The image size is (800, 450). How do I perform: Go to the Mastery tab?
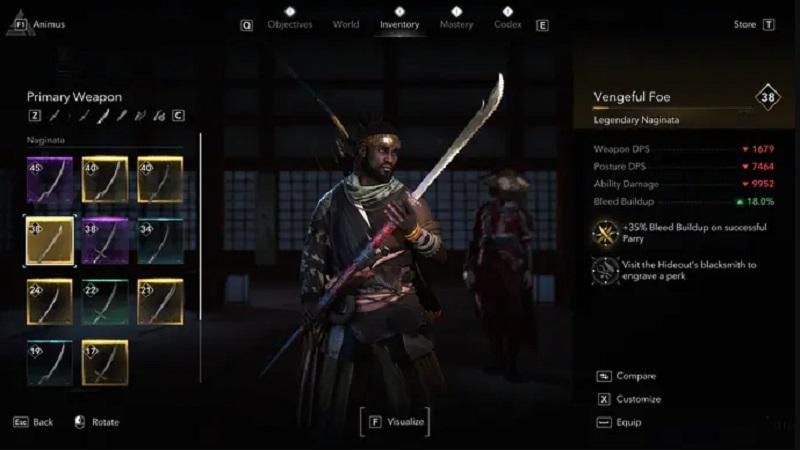[456, 24]
